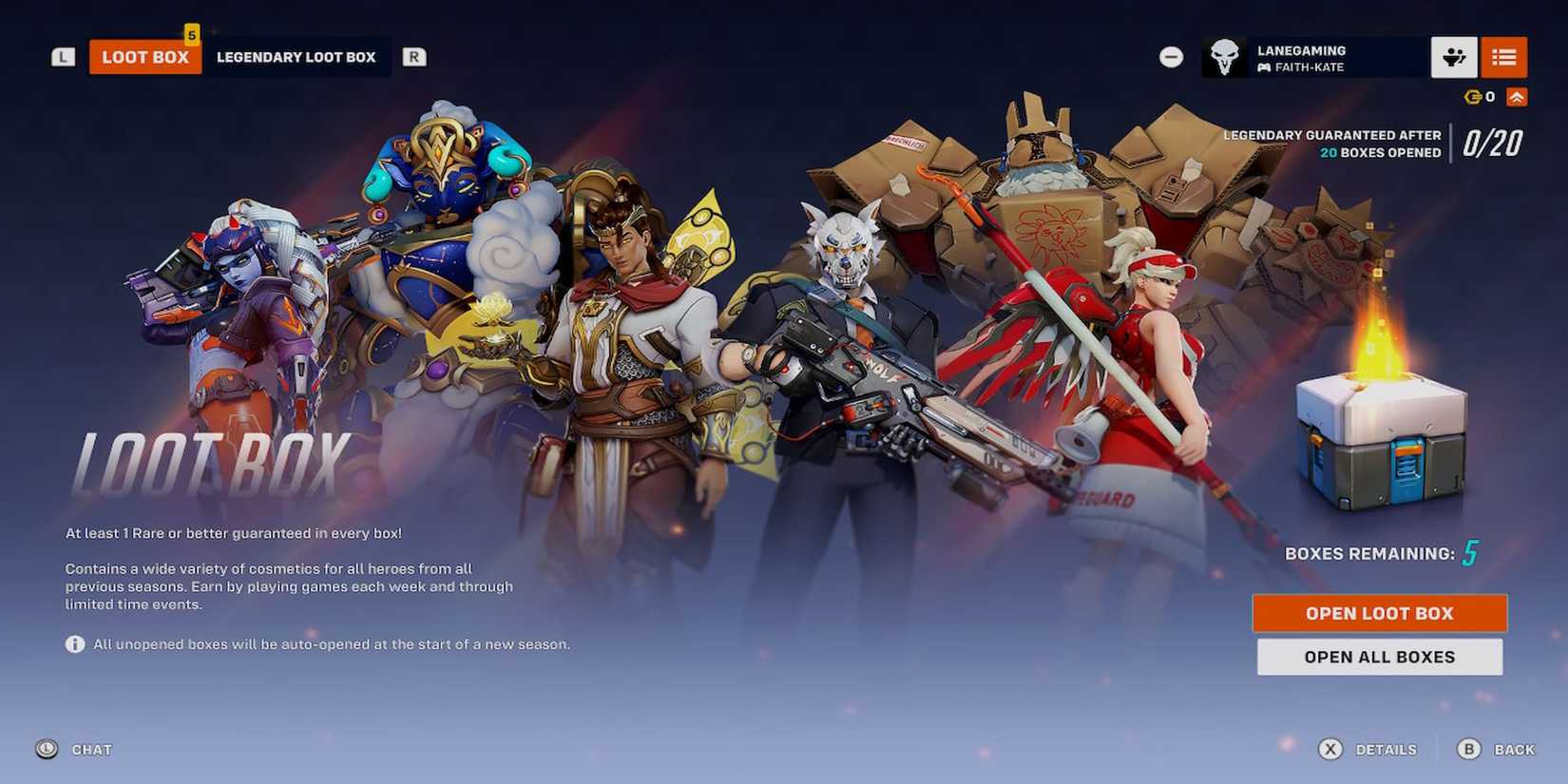The height and width of the screenshot is (784, 1568).
Task: Click the Open Loot Box button
Action: tap(1379, 613)
